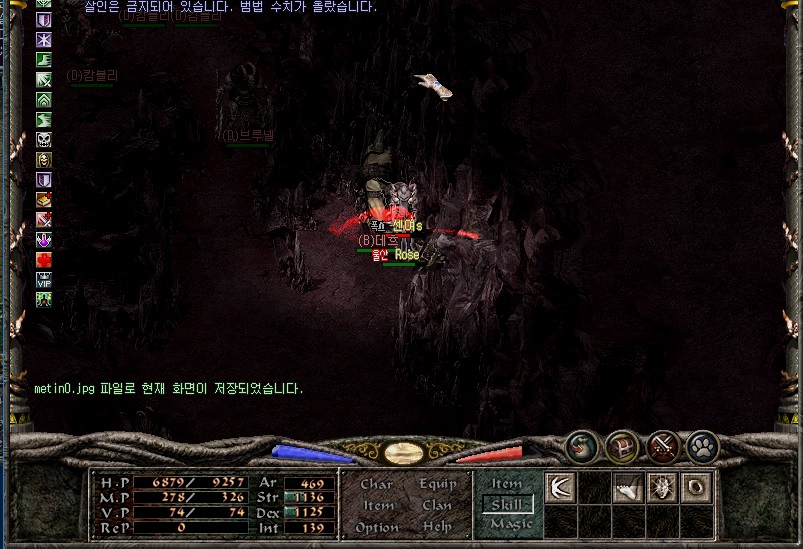Open the Help menu
This screenshot has height=549, width=803.
(437, 527)
